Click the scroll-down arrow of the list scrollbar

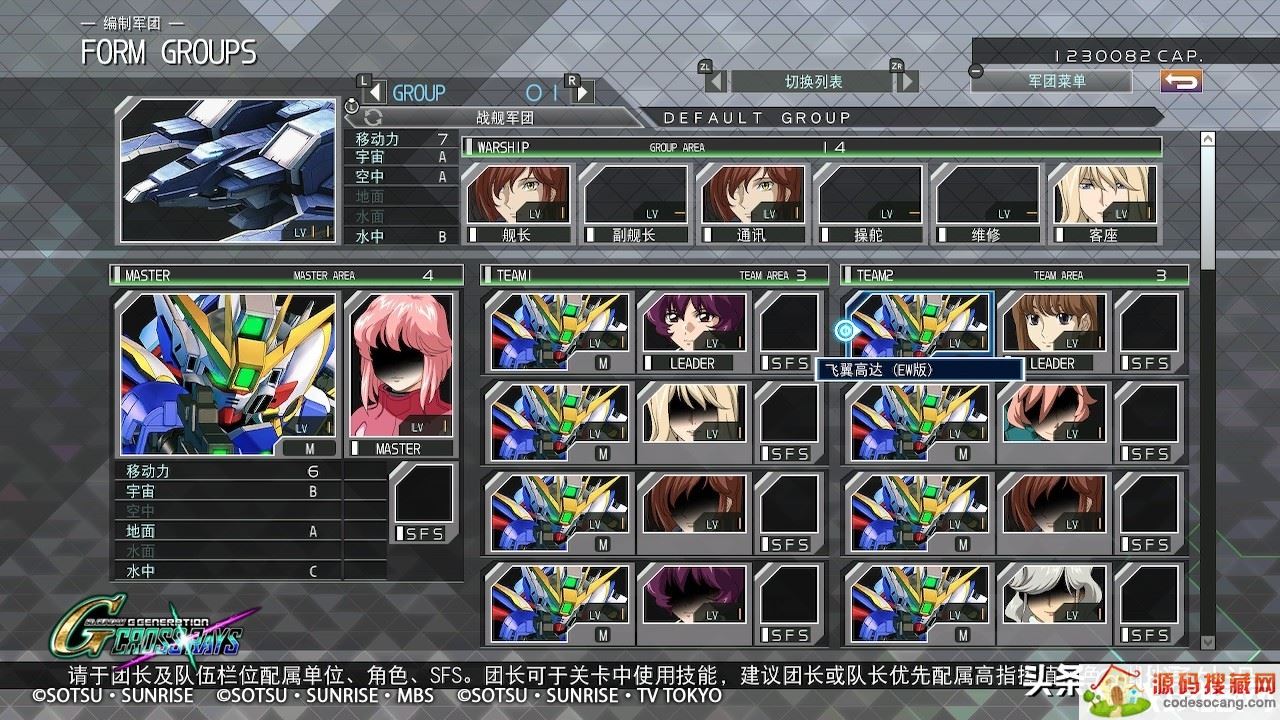(x=1207, y=642)
